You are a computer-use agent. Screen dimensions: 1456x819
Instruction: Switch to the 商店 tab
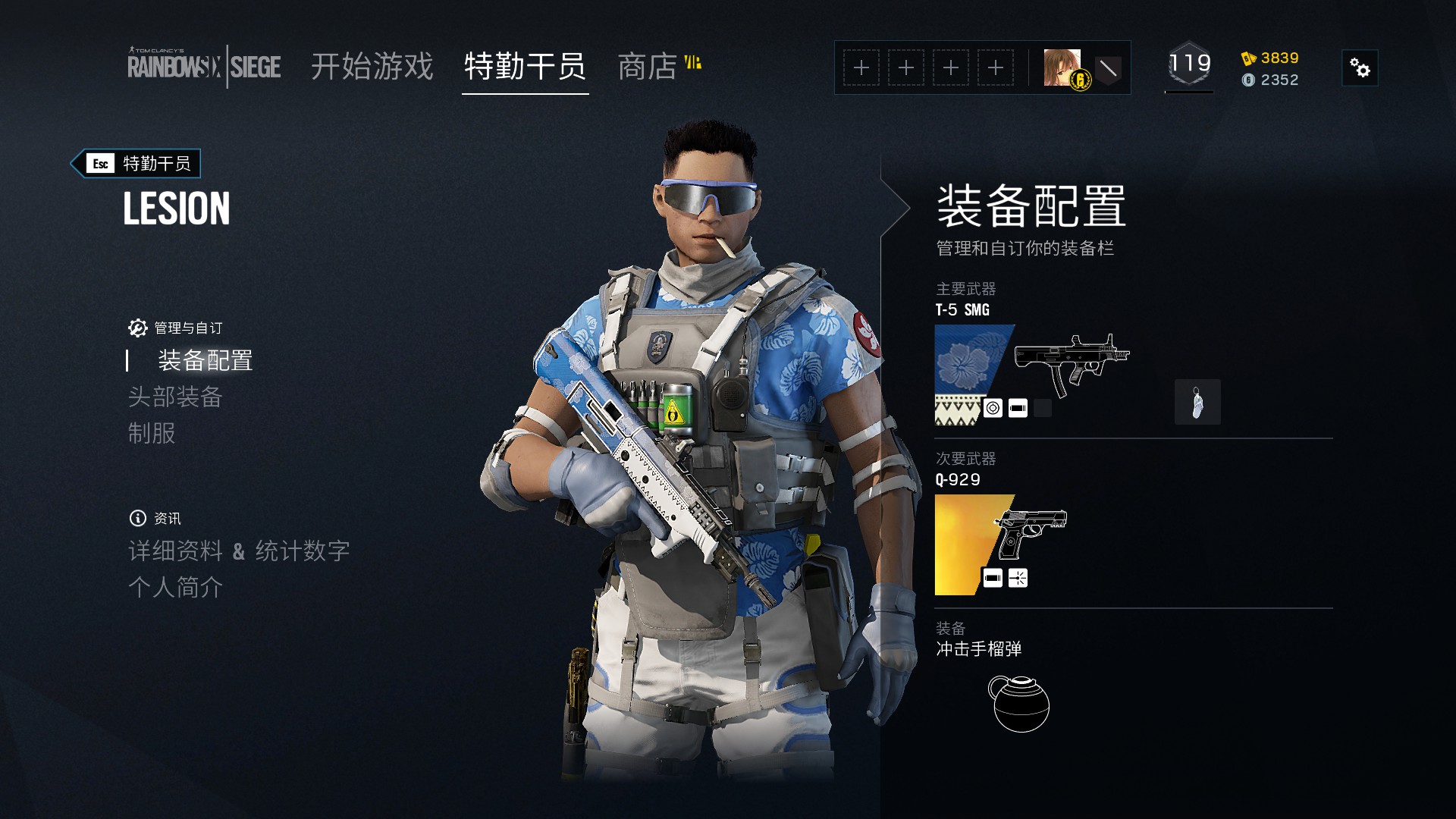648,67
